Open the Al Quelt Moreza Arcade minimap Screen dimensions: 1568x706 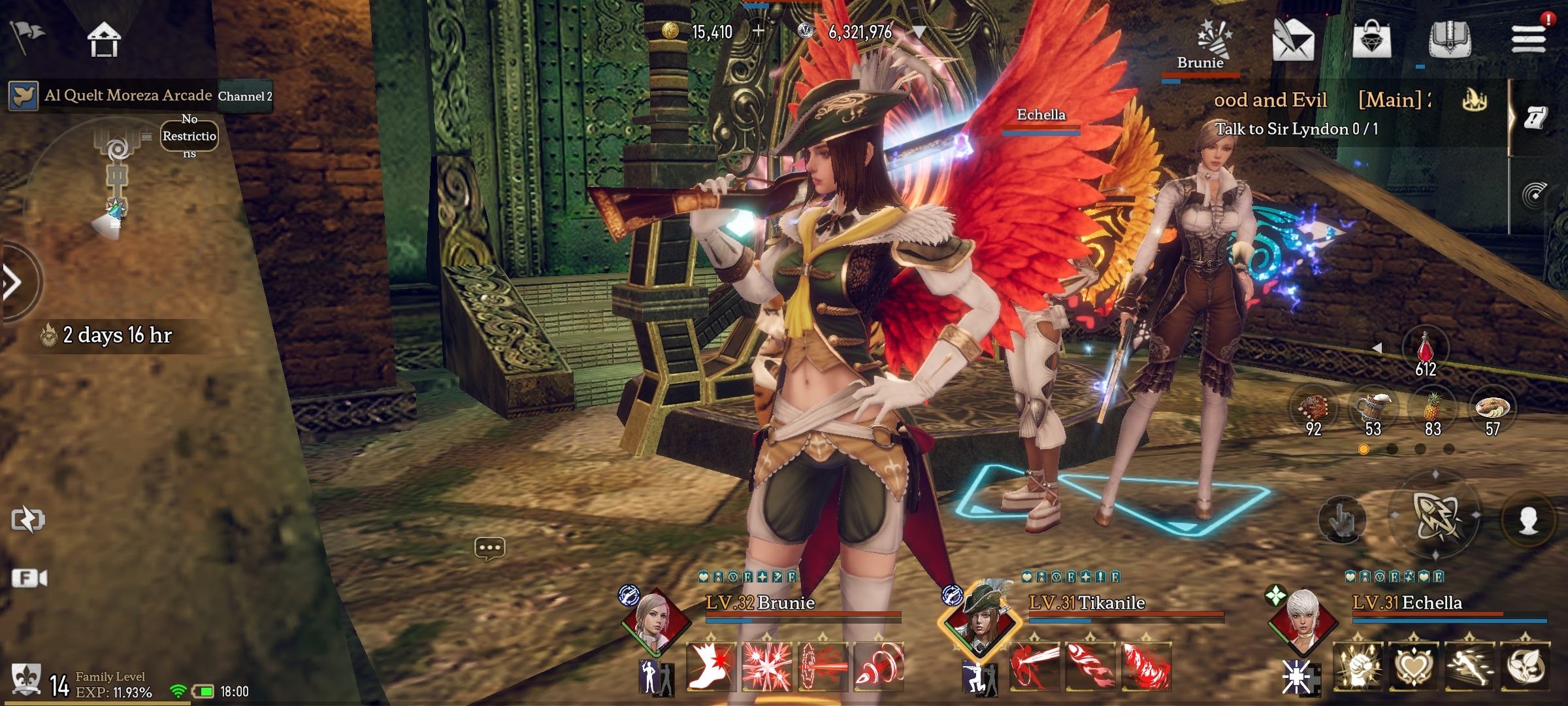(x=118, y=190)
